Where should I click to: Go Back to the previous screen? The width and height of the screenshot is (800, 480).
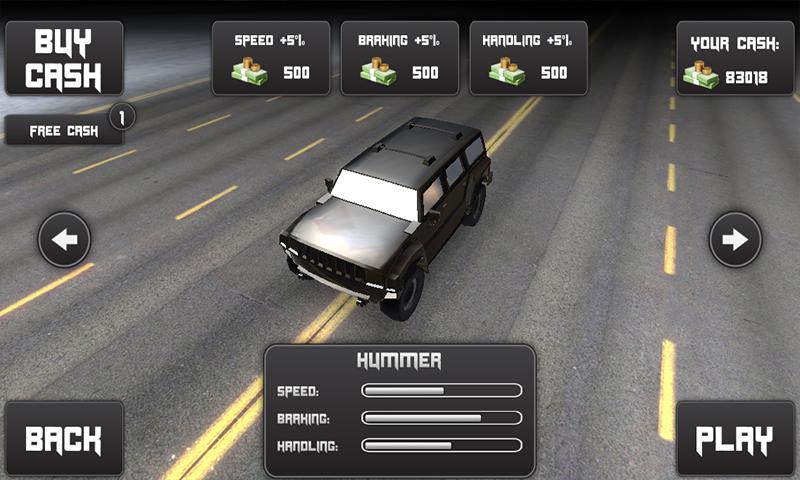[x=64, y=439]
